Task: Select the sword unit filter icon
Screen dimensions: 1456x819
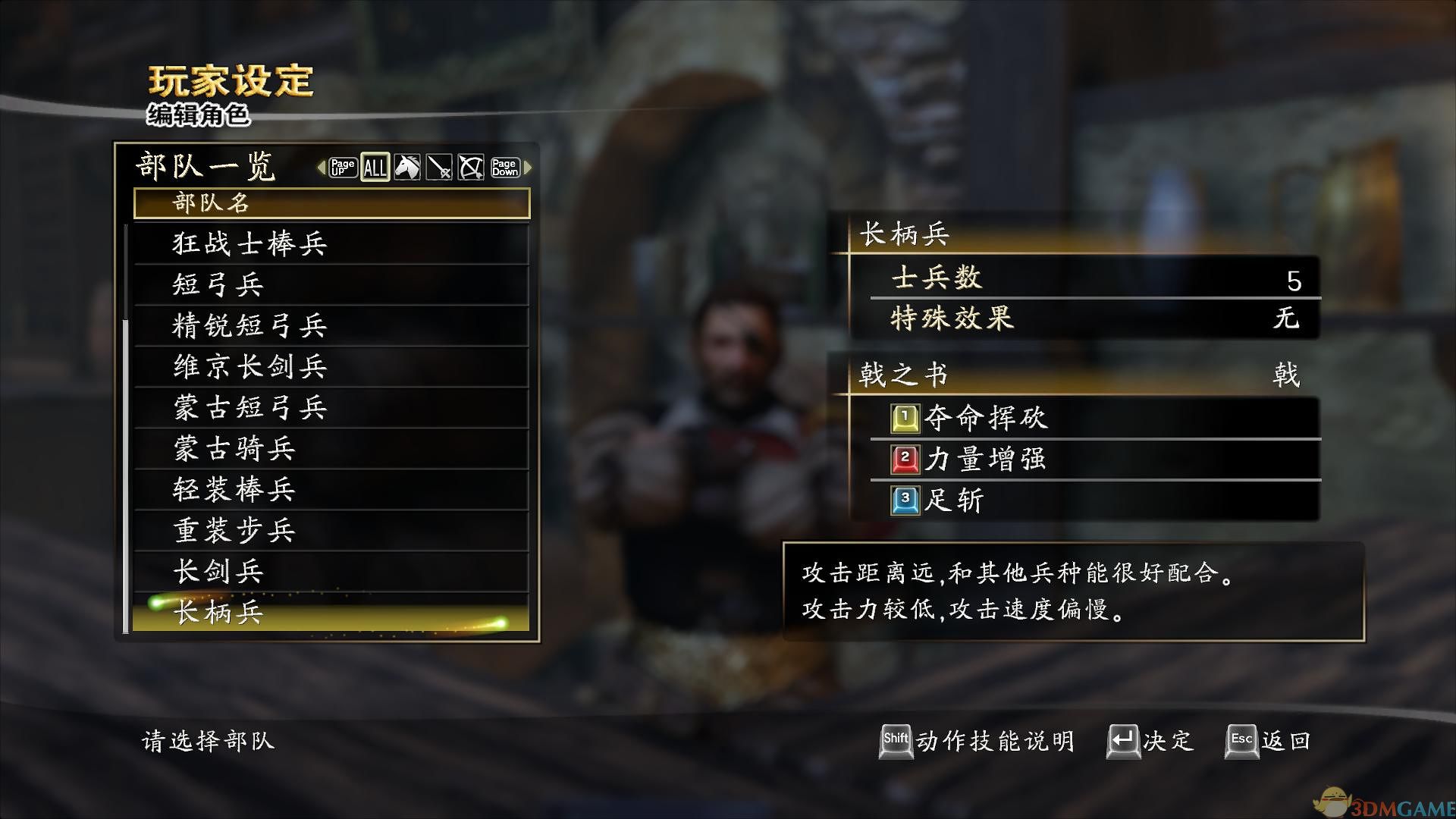Action: pos(440,167)
